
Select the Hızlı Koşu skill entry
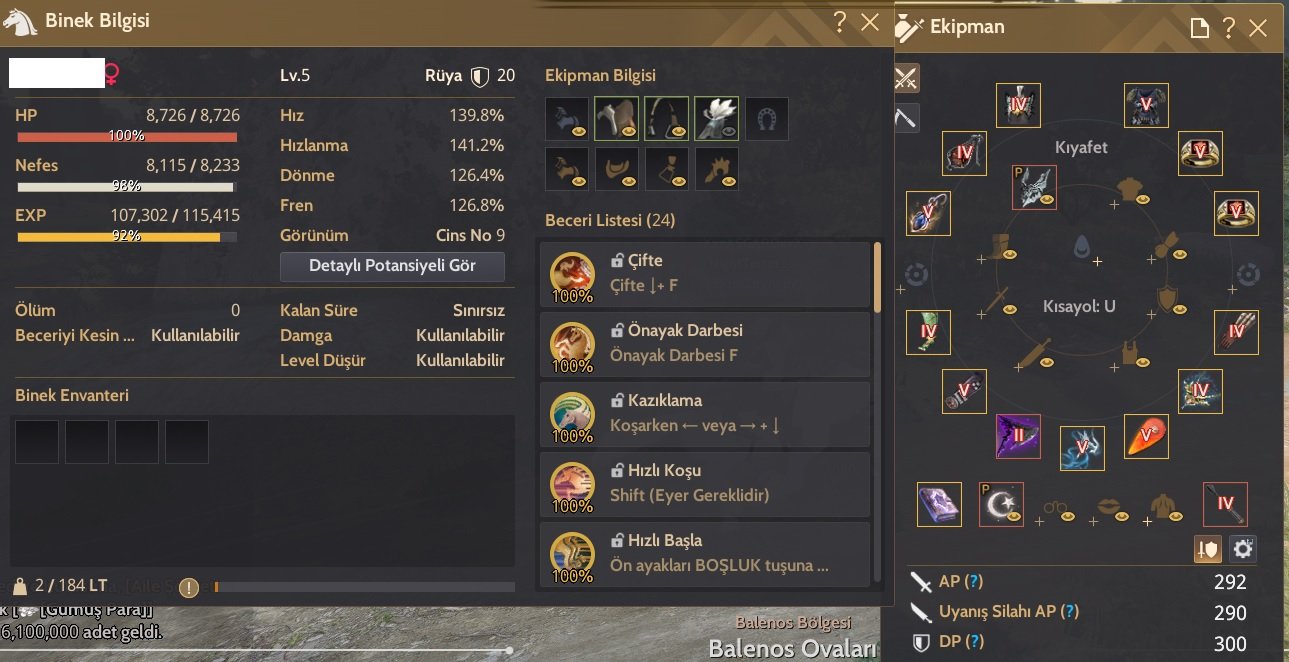(x=705, y=484)
